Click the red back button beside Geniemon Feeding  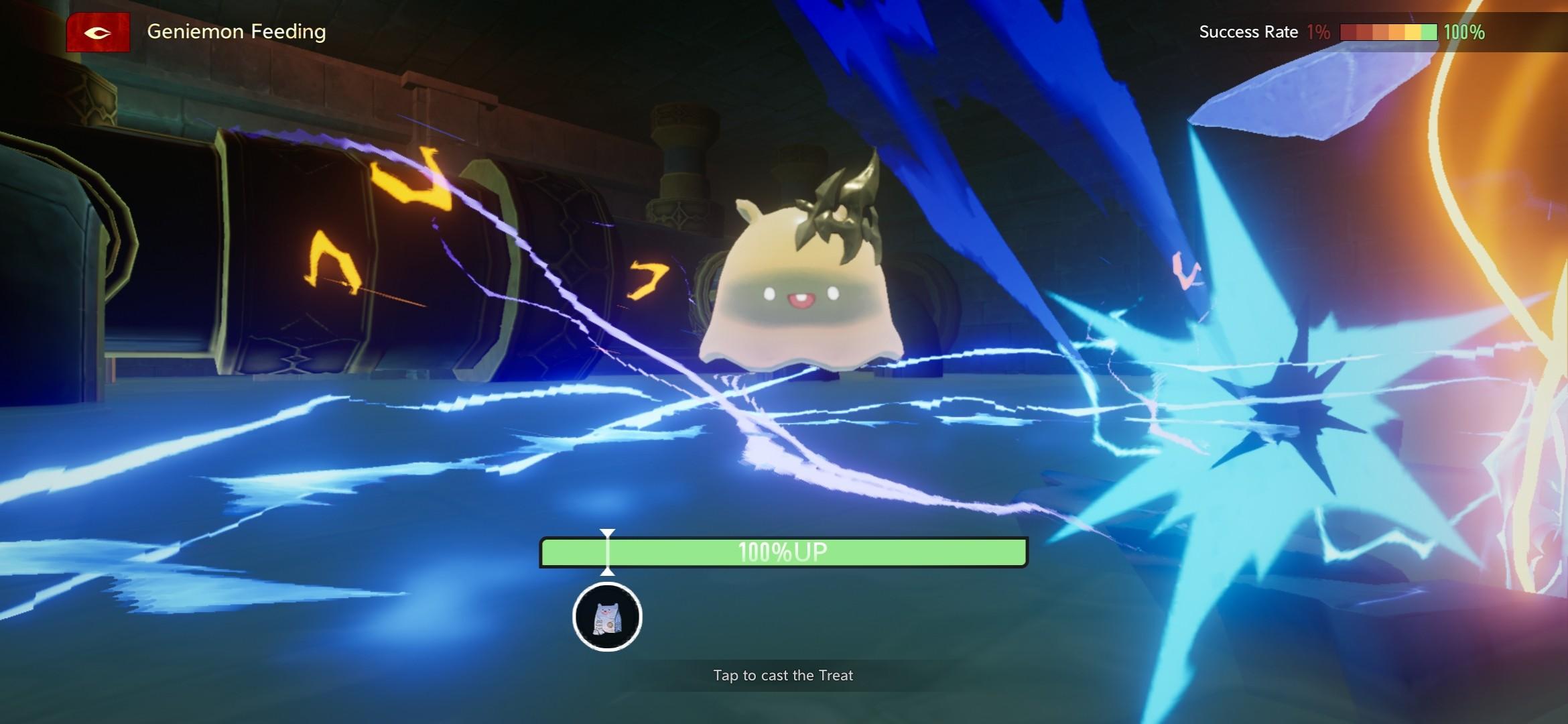[x=98, y=32]
